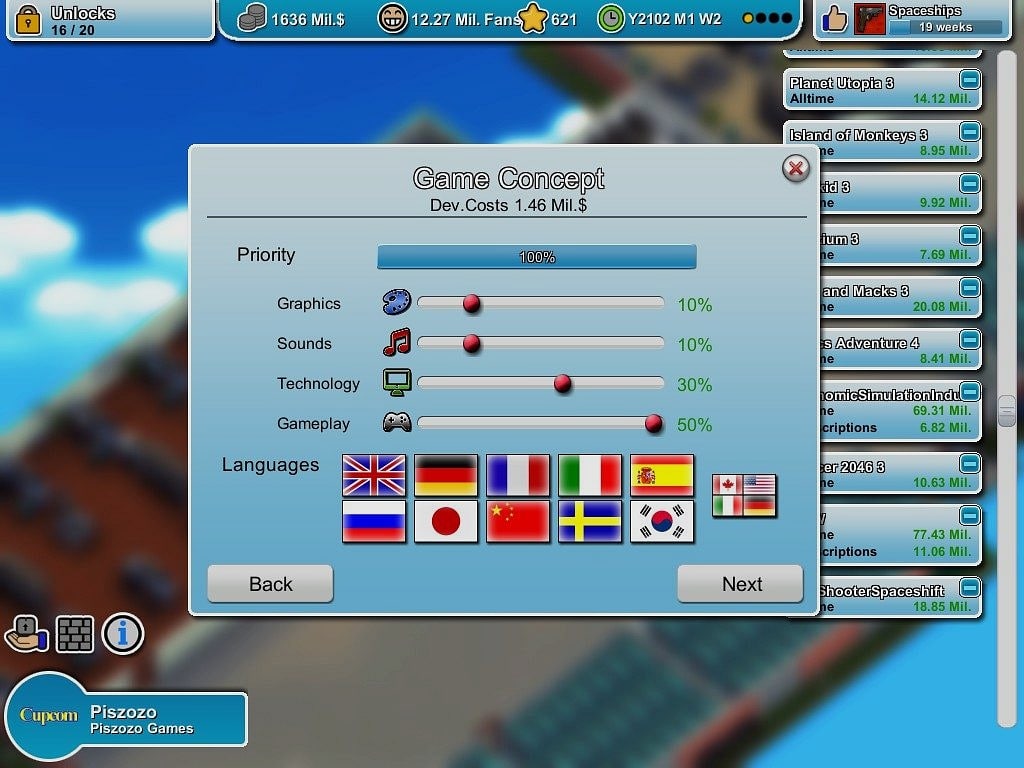Click the Sounds slider handle
1024x768 pixels.
point(472,344)
